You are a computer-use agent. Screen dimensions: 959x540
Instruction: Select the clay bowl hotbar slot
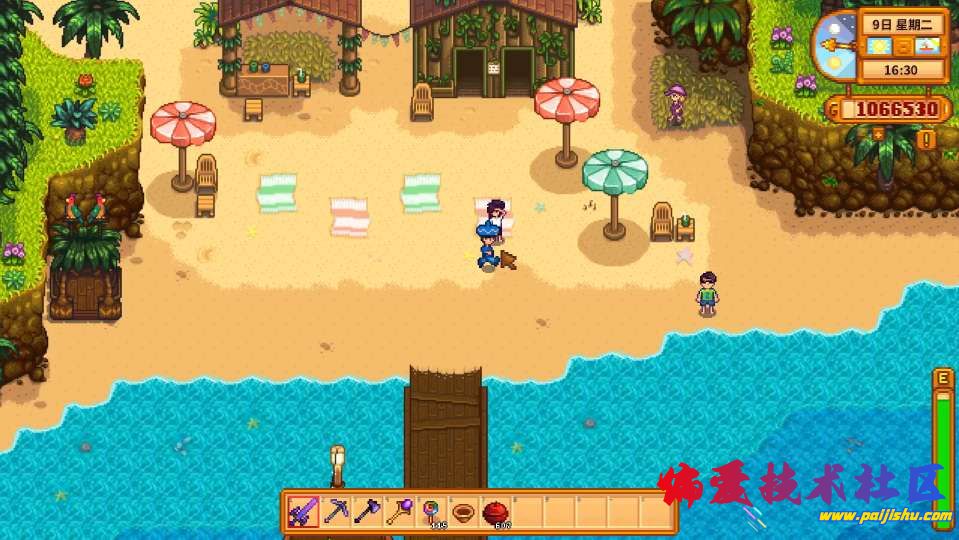[463, 513]
